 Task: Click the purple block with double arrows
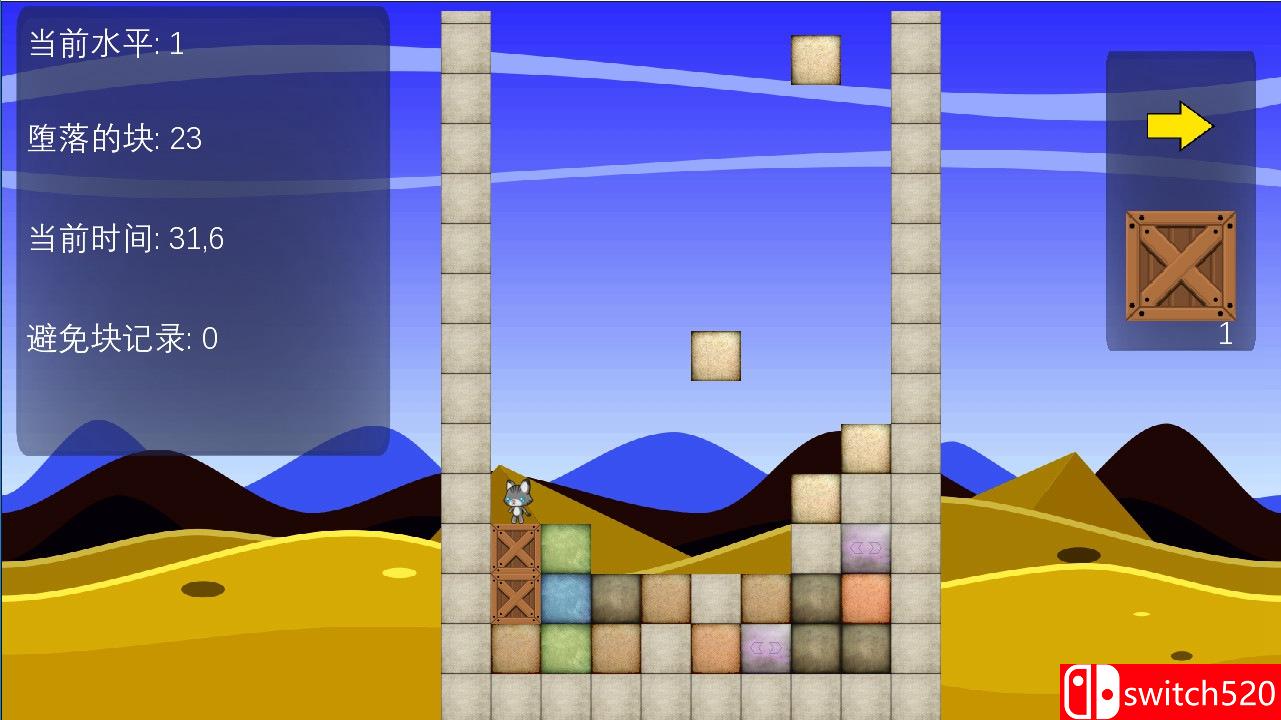(865, 548)
